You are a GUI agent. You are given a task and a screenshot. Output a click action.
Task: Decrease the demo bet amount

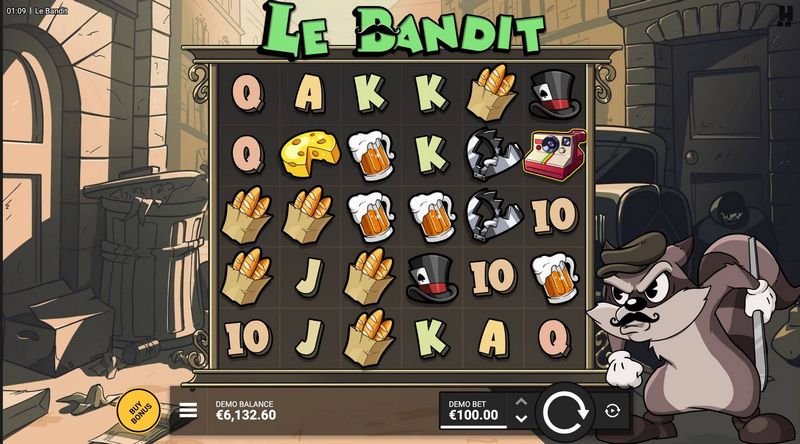coord(520,417)
